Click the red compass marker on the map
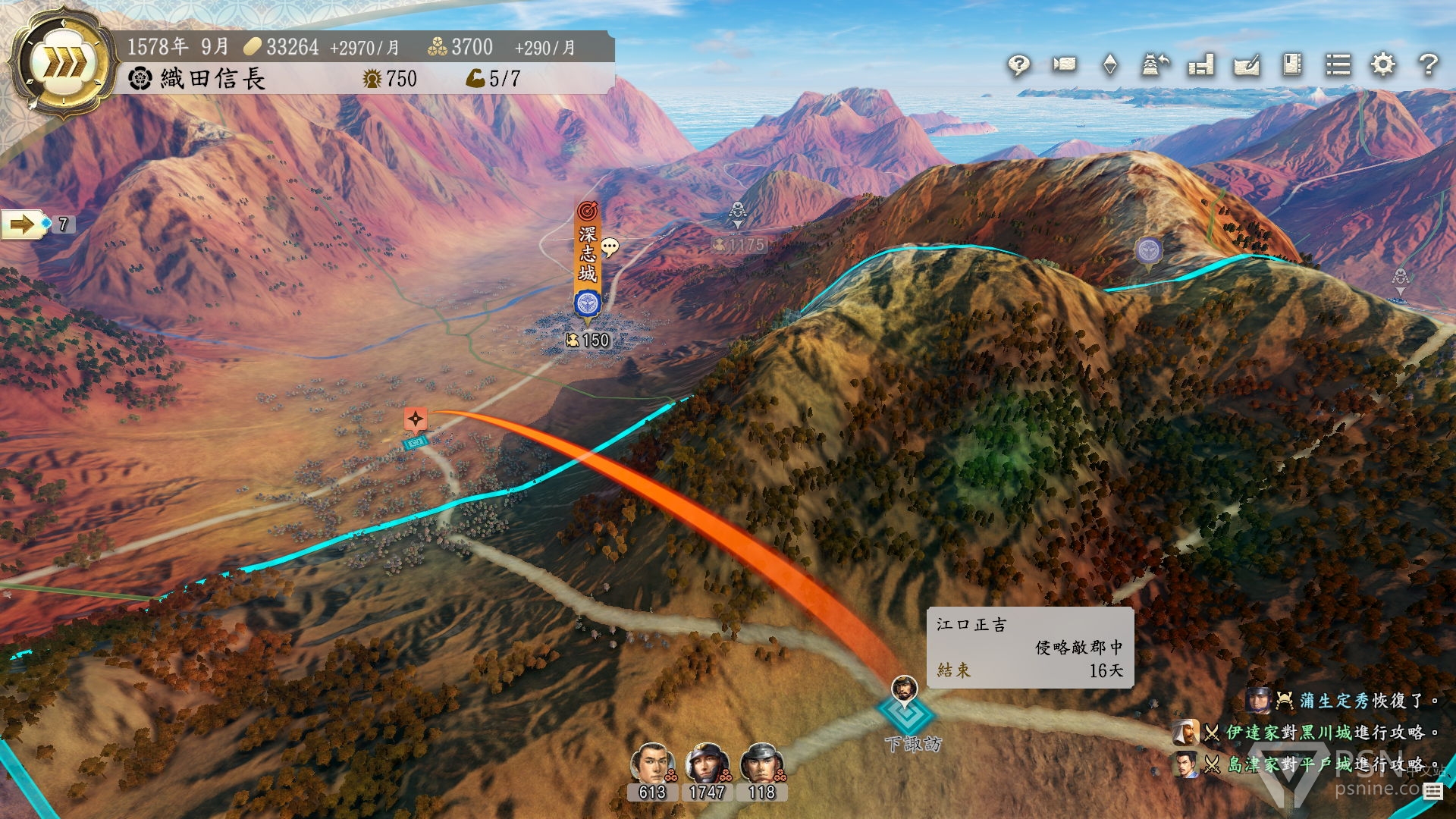The height and width of the screenshot is (819, 1456). [416, 419]
